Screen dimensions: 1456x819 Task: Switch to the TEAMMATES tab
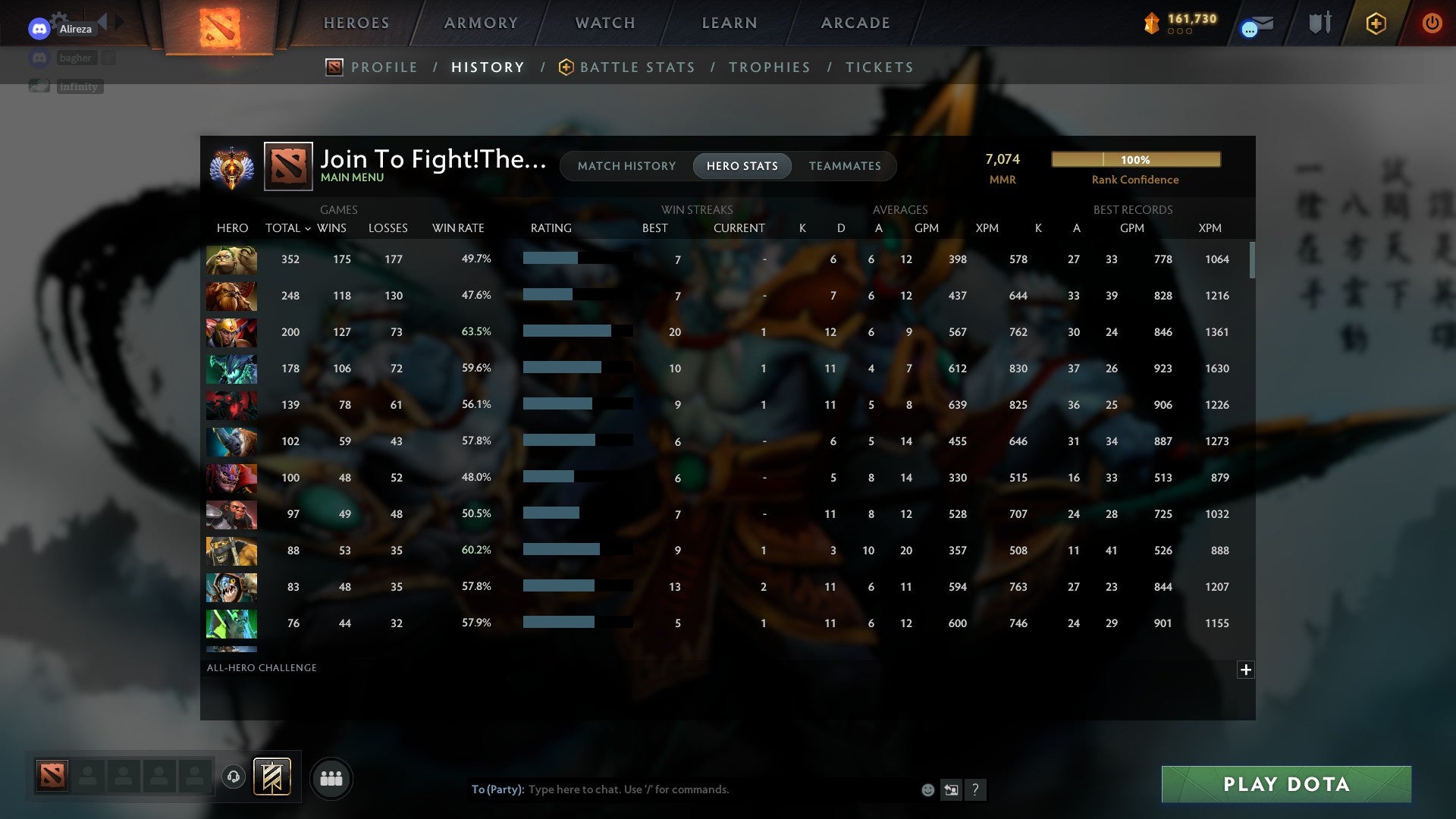pos(845,166)
